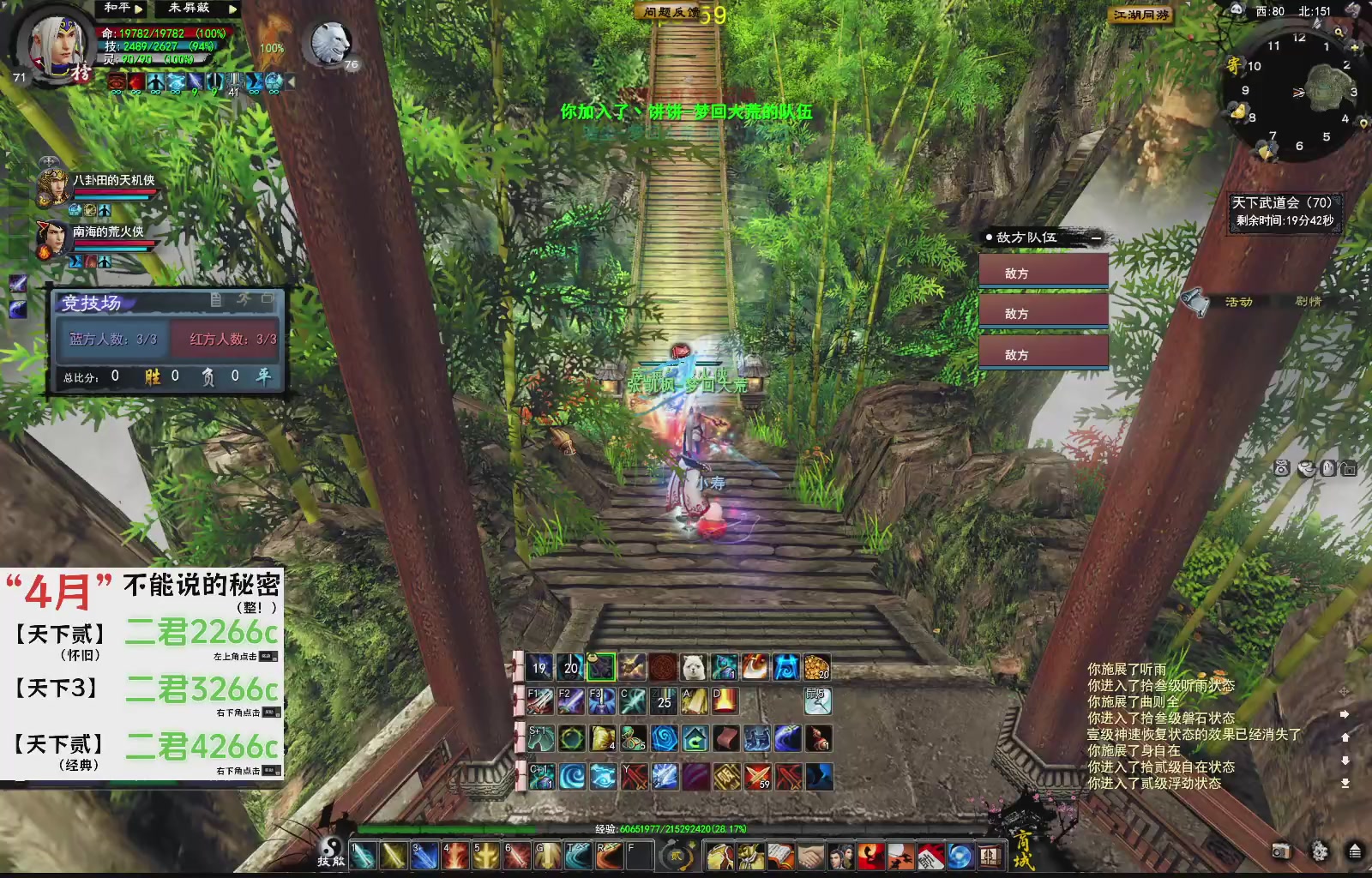Toggle the 未屏蔽 chat filter setting
1372x878 pixels.
187,9
